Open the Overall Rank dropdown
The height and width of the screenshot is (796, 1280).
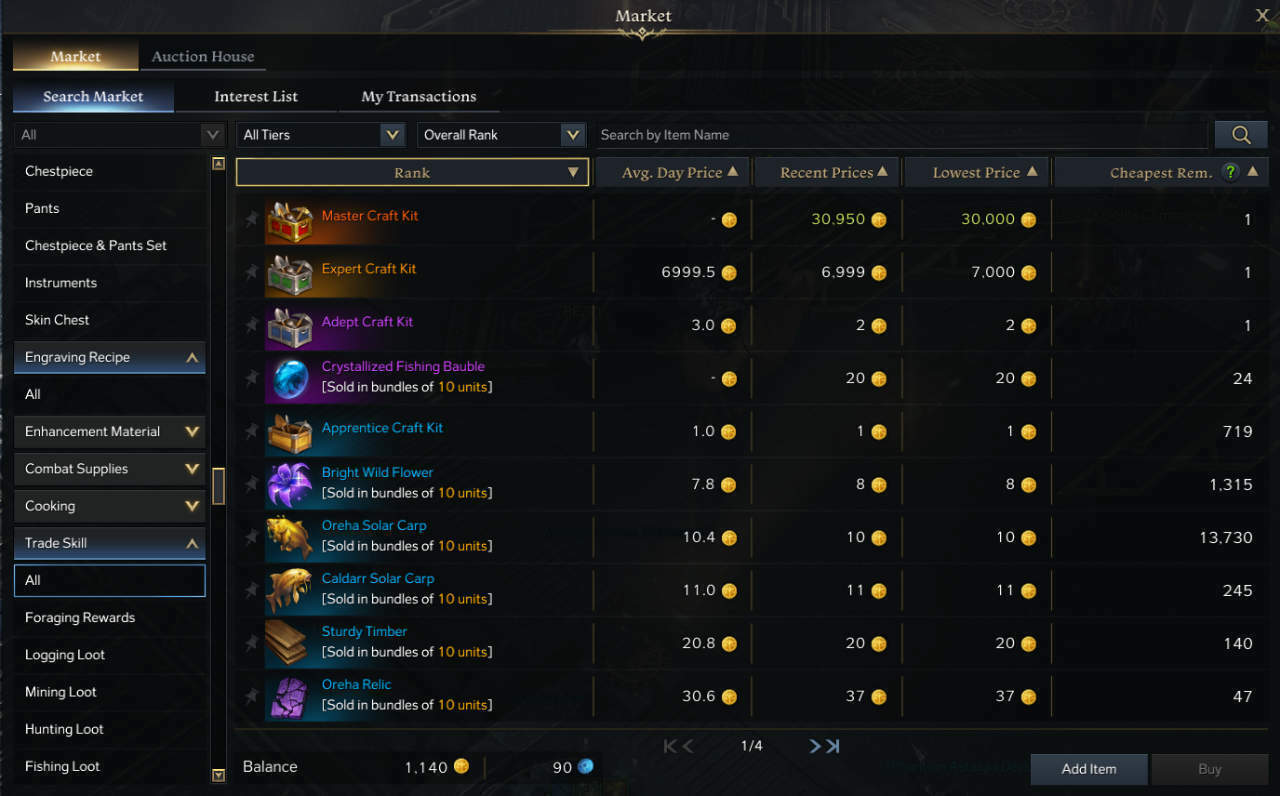coord(501,134)
